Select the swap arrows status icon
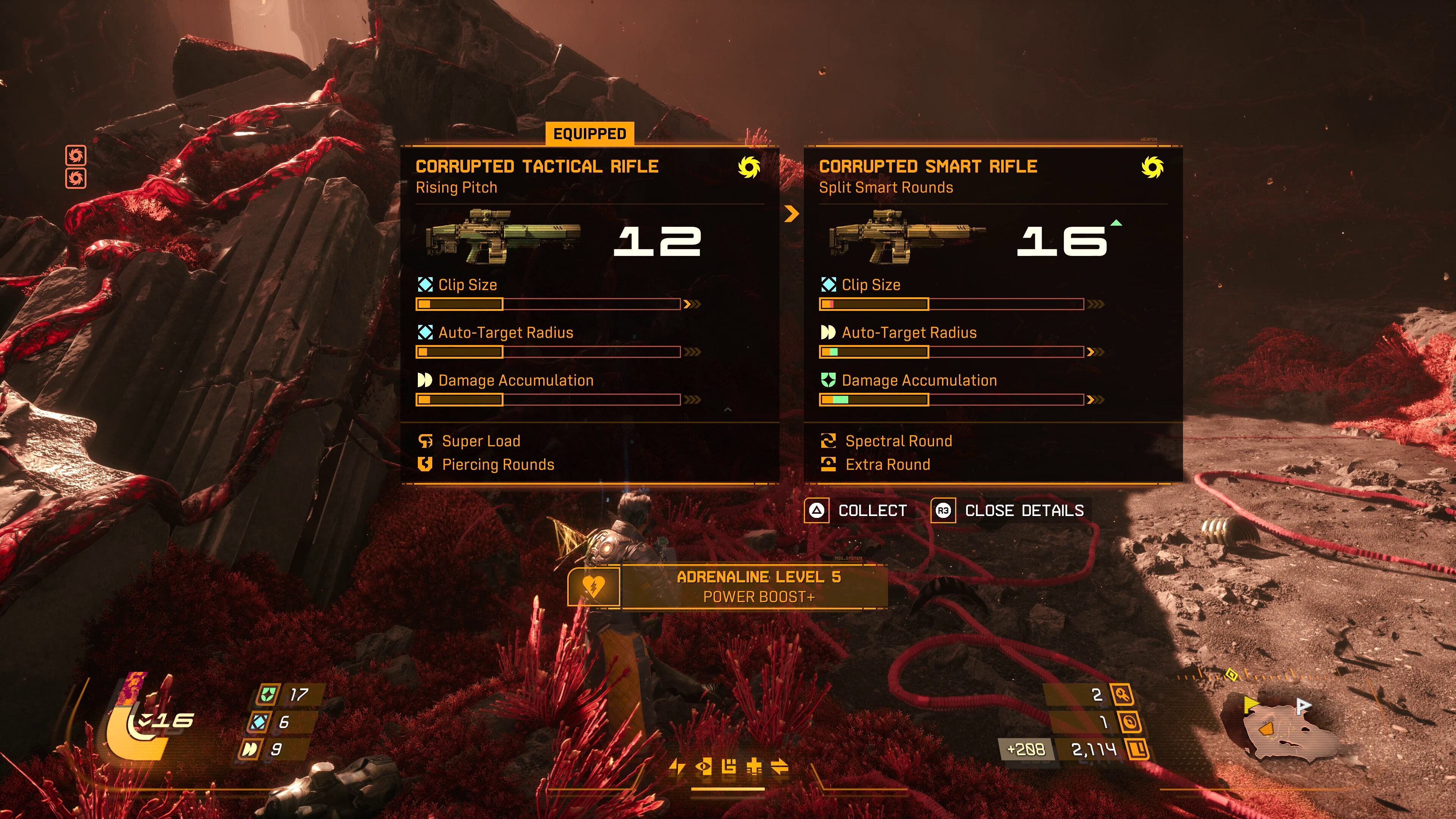Image resolution: width=1456 pixels, height=819 pixels. point(780,767)
